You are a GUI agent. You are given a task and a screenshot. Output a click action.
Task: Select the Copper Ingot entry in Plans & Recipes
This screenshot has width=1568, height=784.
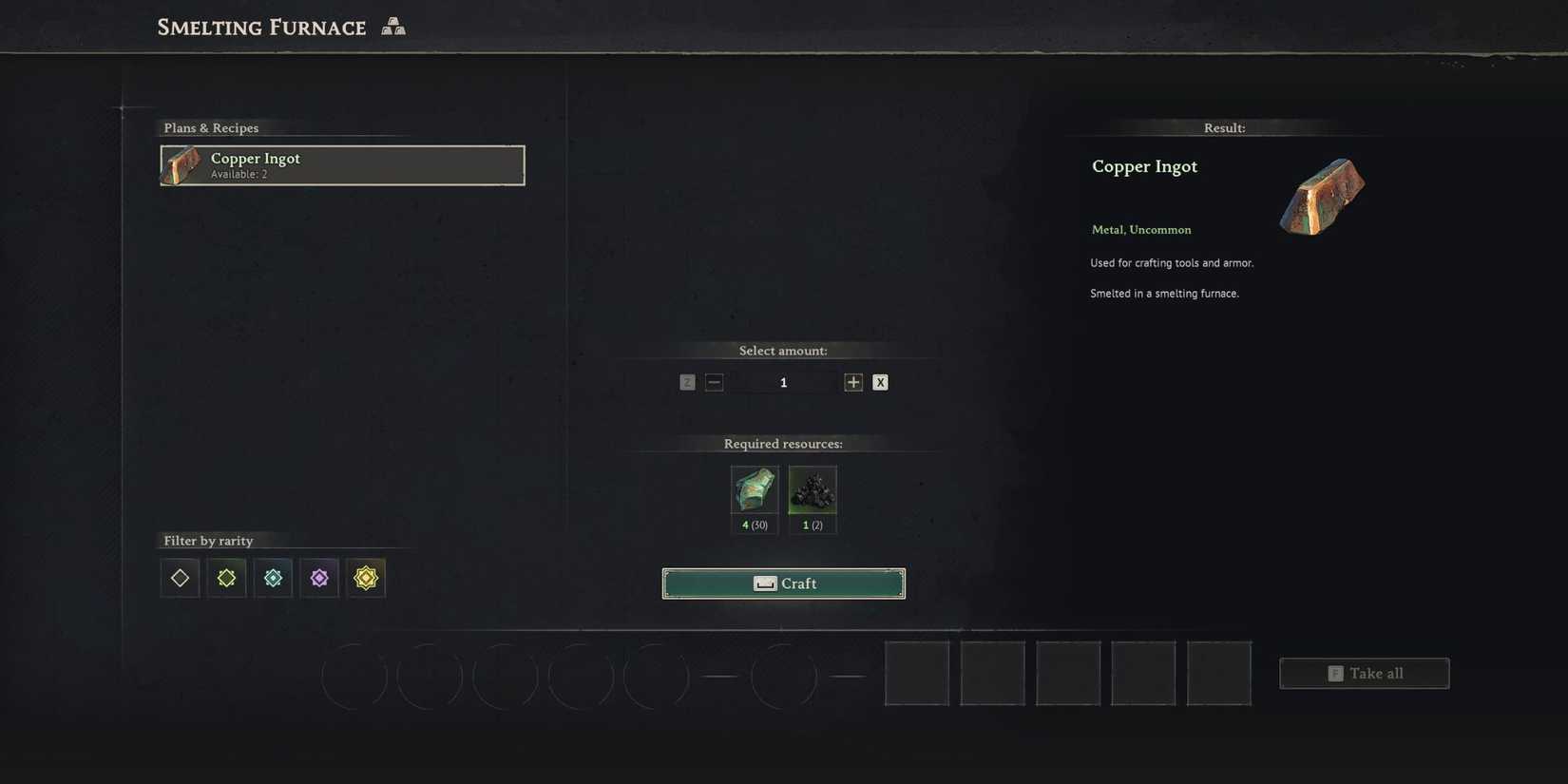pyautogui.click(x=342, y=165)
